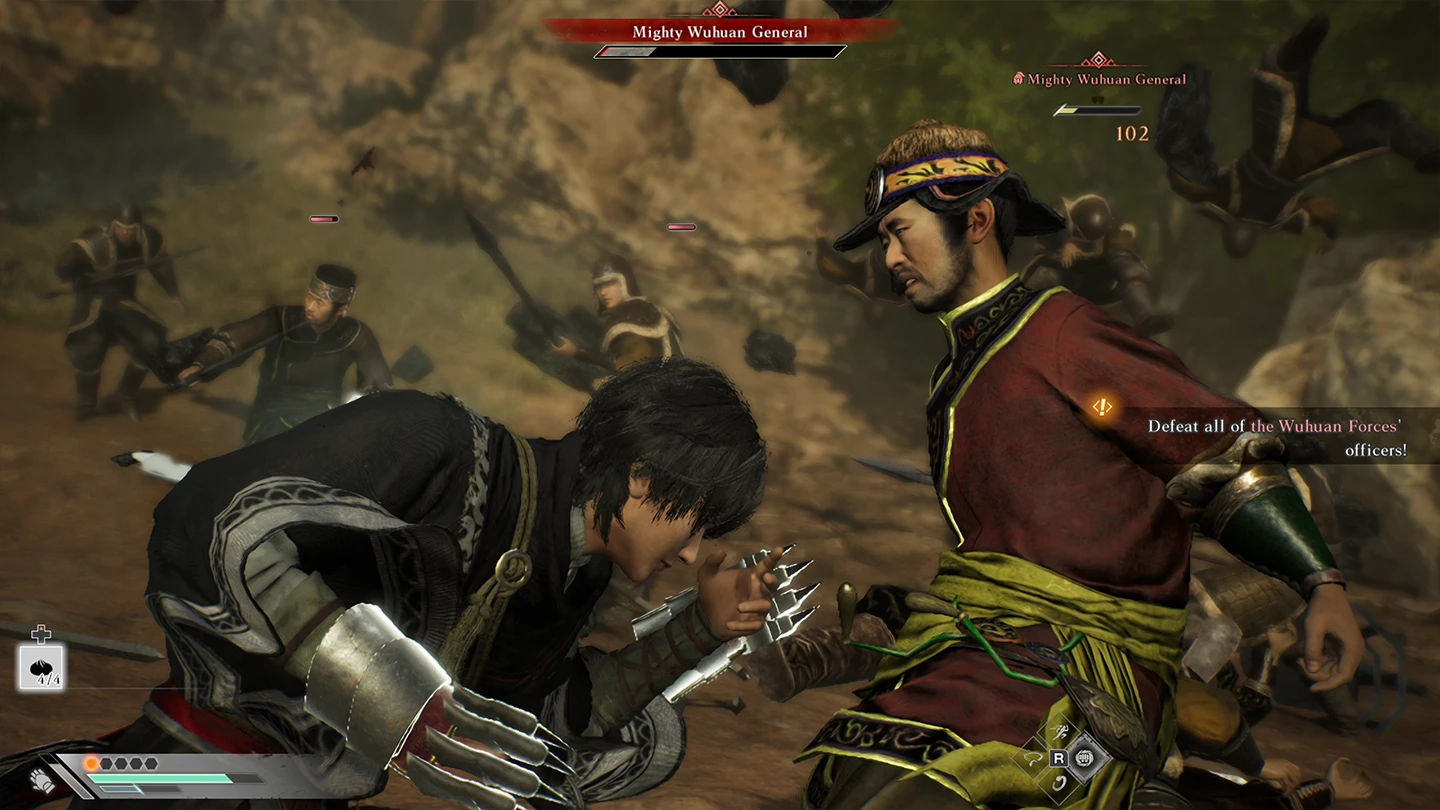Click the teal spirit bar at bottom left
This screenshot has height=810, width=1440.
coord(160,780)
